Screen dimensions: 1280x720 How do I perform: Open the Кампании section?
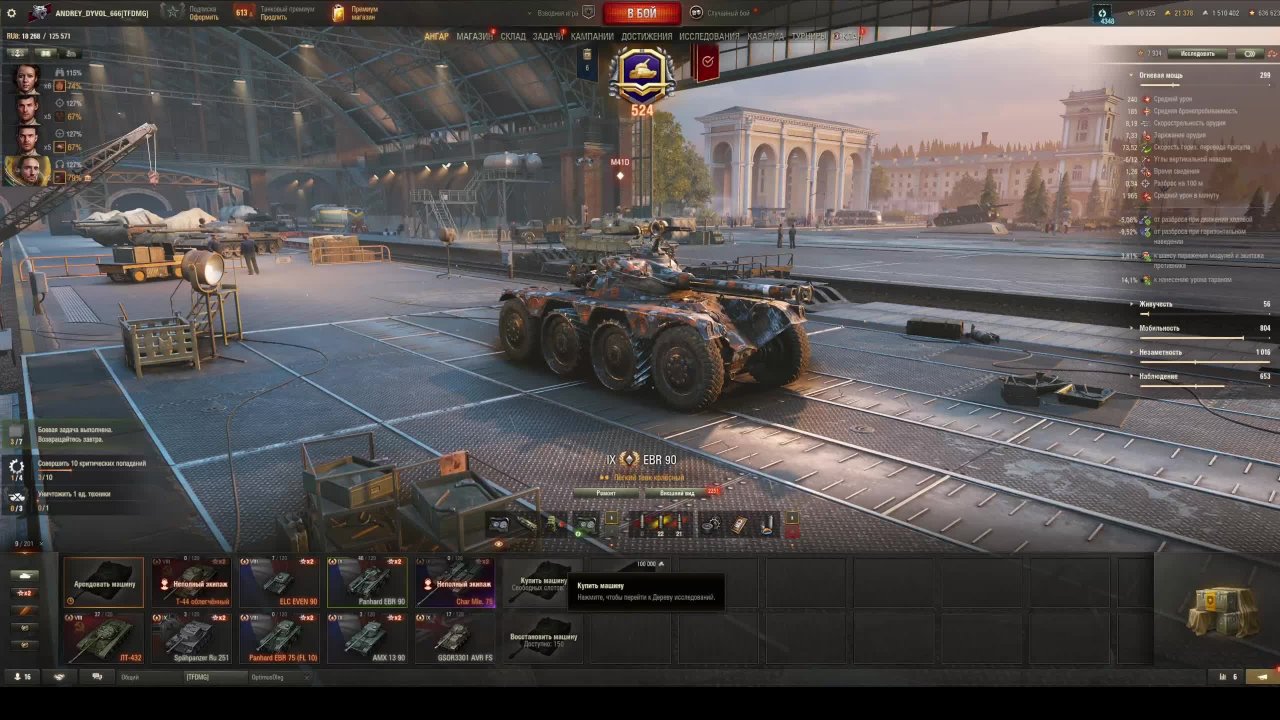[592, 36]
